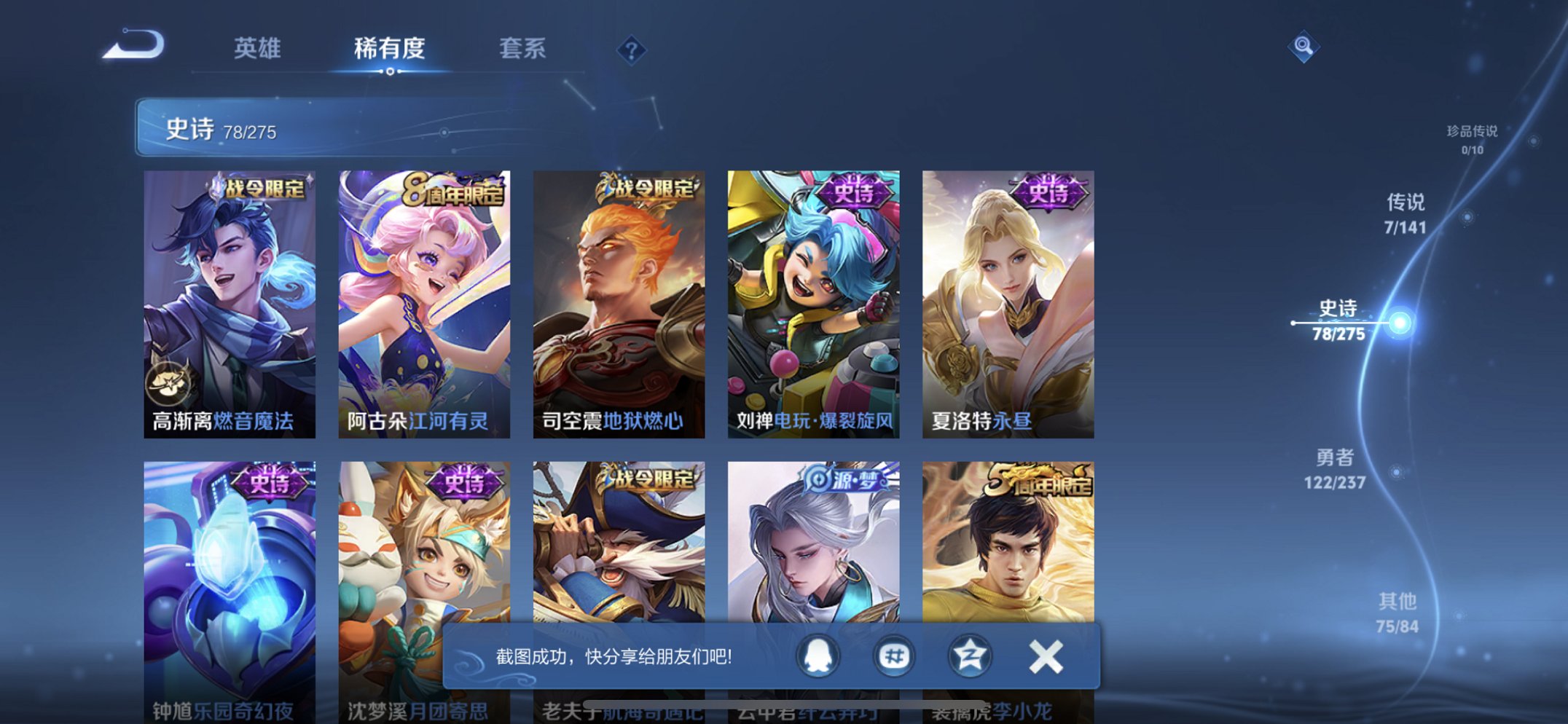The width and height of the screenshot is (1568, 724).
Task: Share to WeChat Moments using hashtag icon
Action: (894, 656)
